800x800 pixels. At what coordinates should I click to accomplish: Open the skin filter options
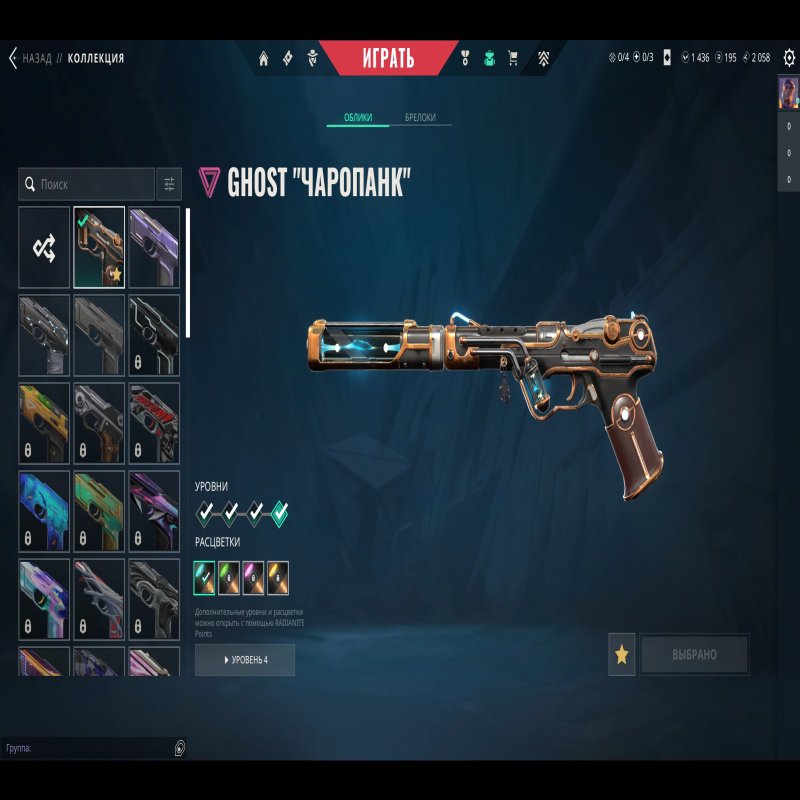tap(169, 185)
